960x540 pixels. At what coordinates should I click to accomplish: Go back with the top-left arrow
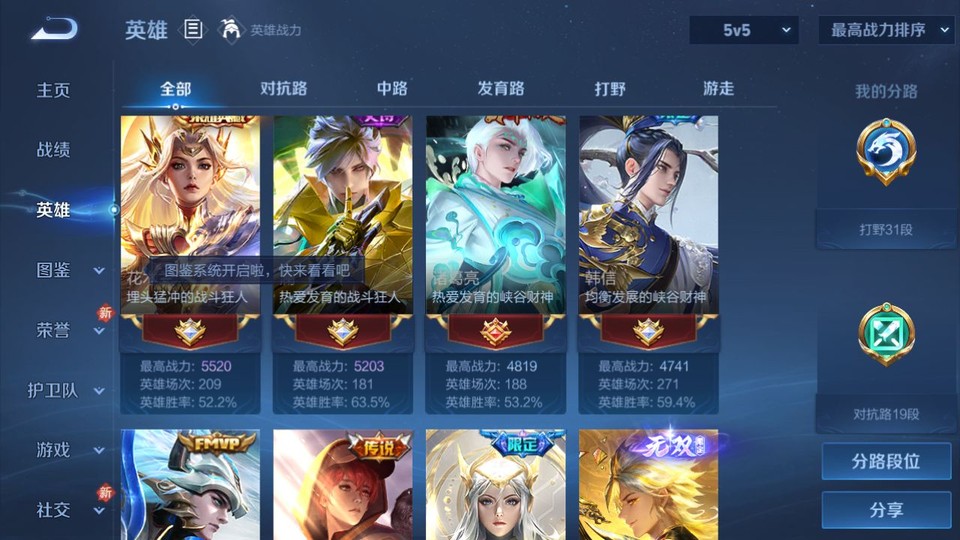(54, 30)
